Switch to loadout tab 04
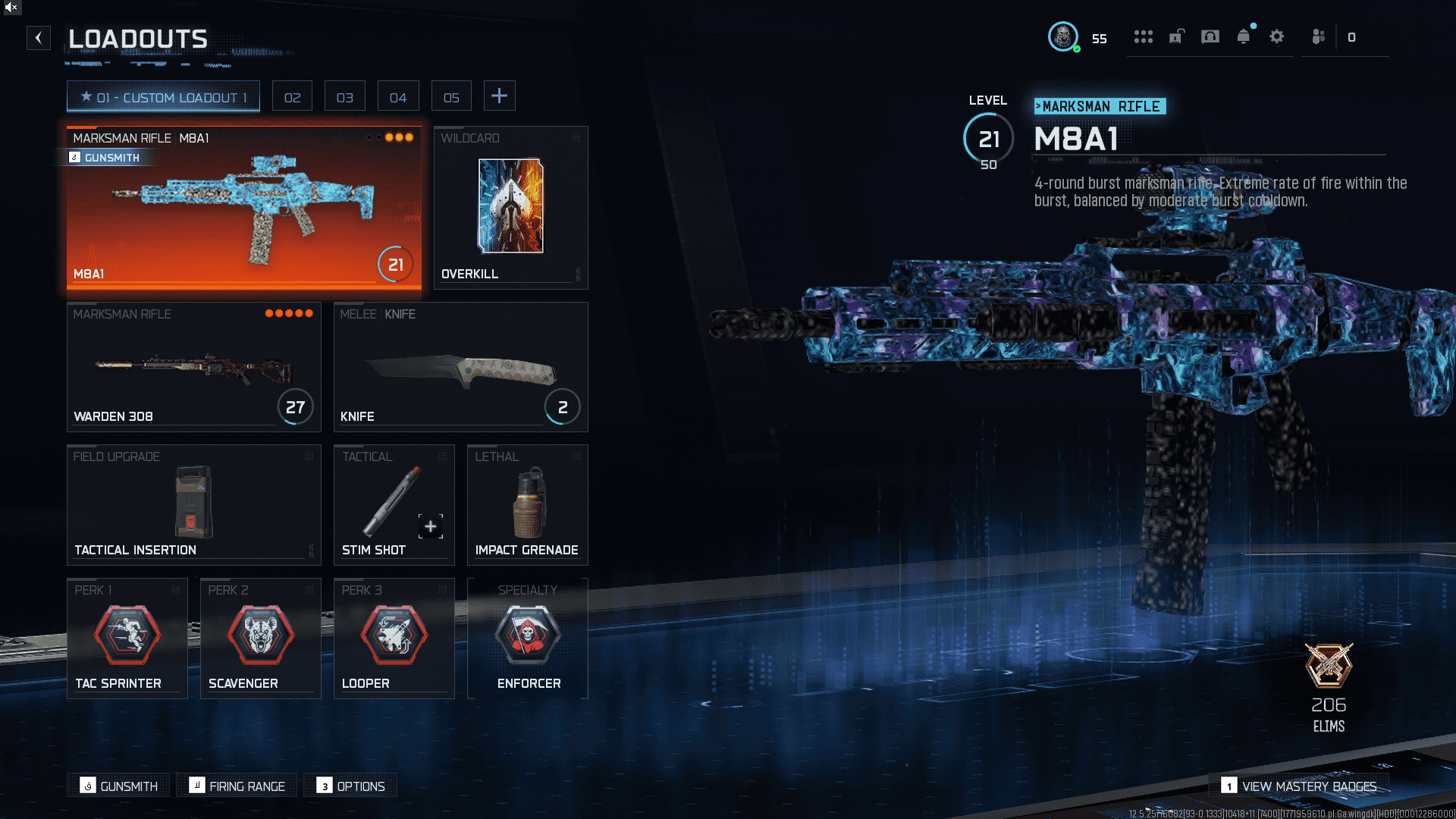Viewport: 1456px width, 819px height. (x=397, y=97)
